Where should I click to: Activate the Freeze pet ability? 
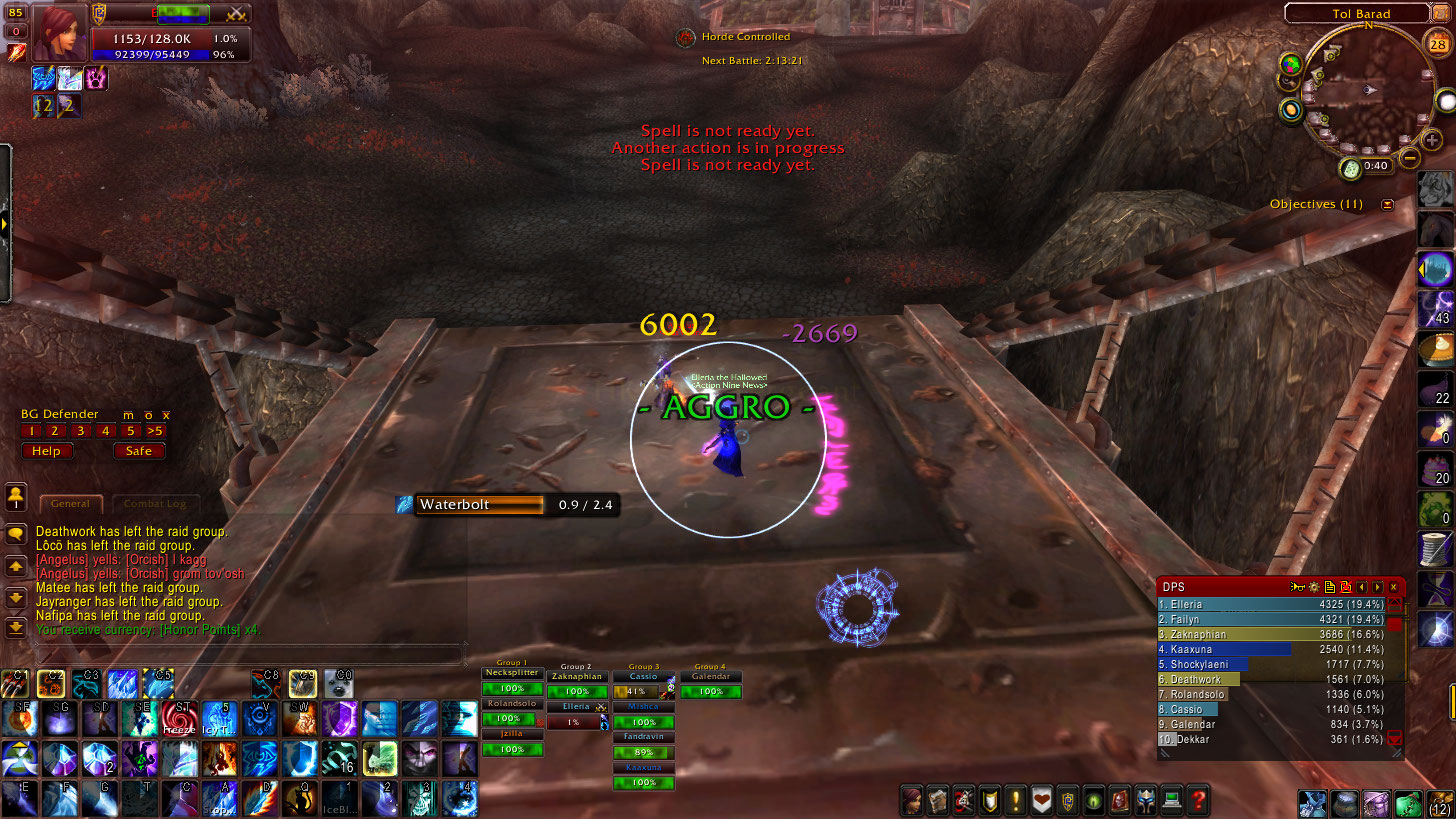coord(180,717)
